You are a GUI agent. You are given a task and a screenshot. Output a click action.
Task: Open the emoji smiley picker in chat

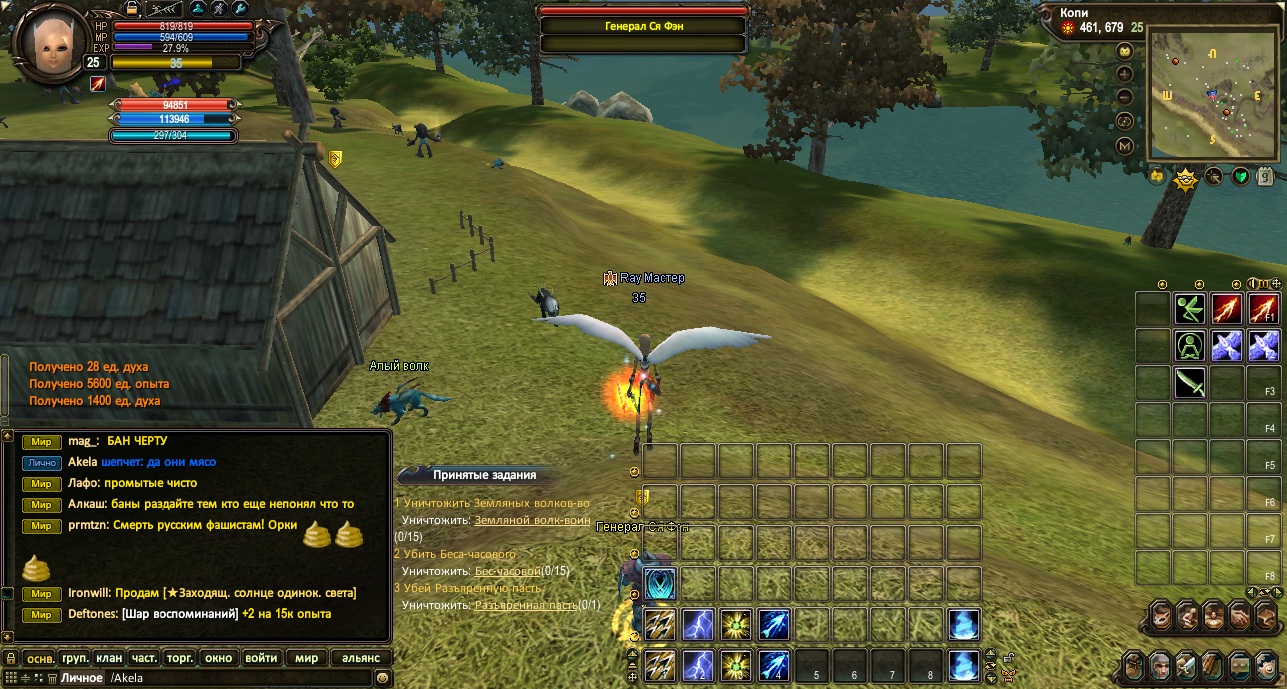coord(382,678)
